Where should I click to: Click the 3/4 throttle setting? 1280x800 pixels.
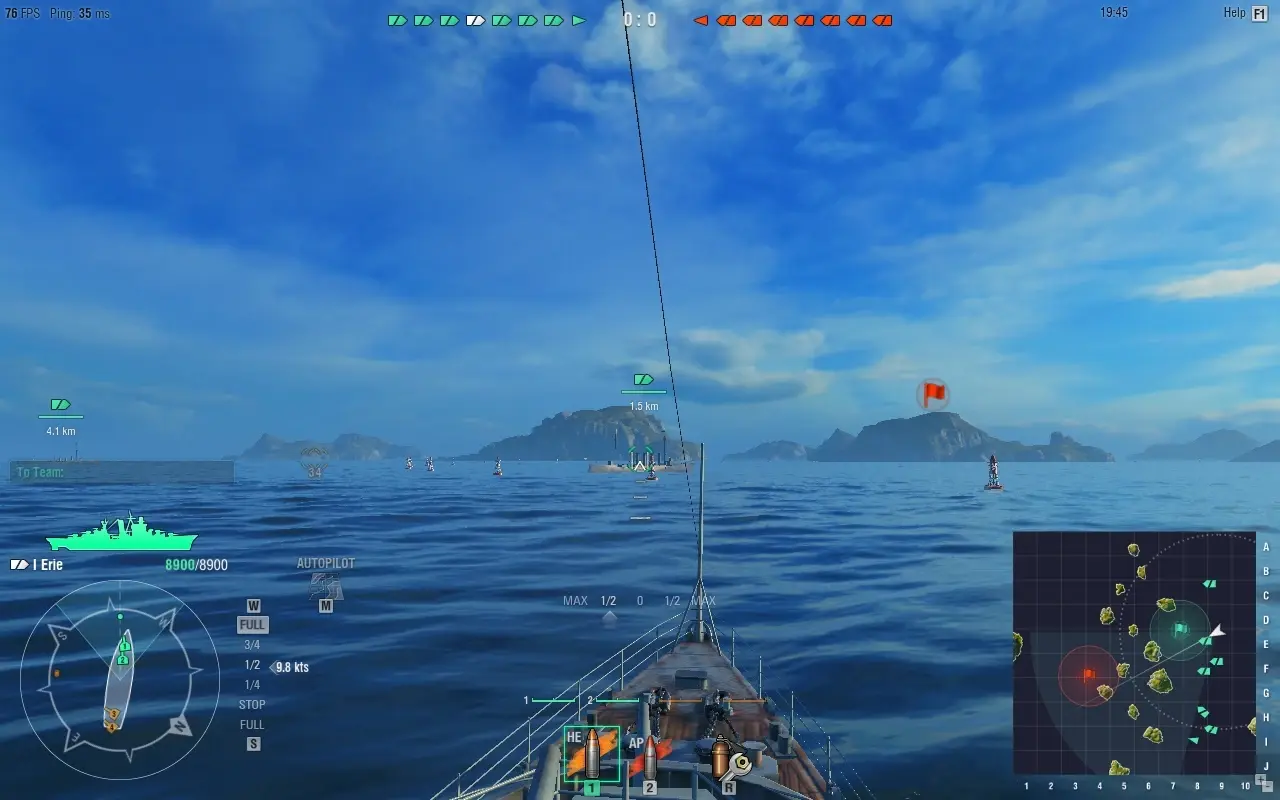252,644
